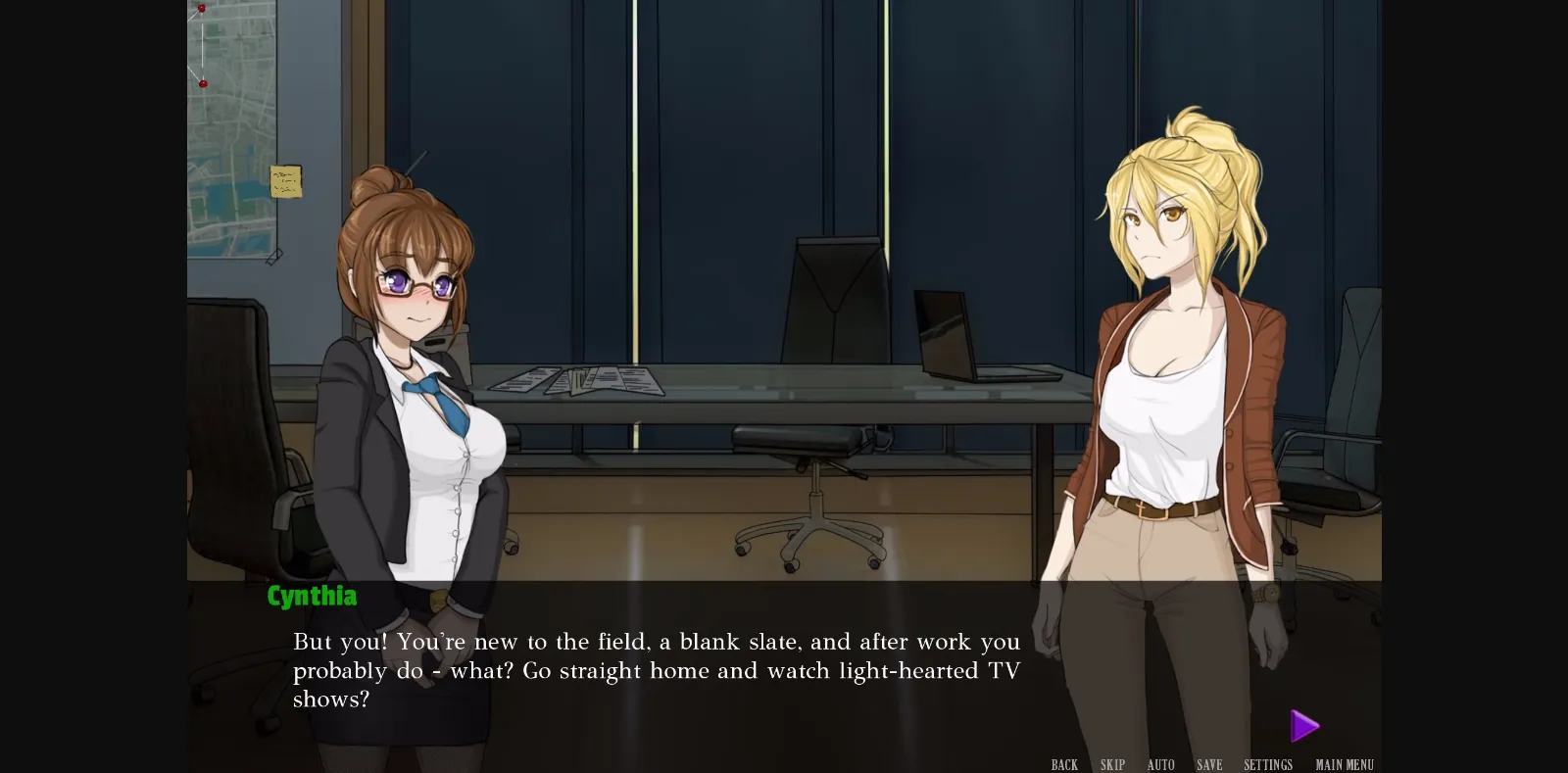1568x773 pixels.
Task: Enable AUTO dialogue mode
Action: tap(1160, 764)
